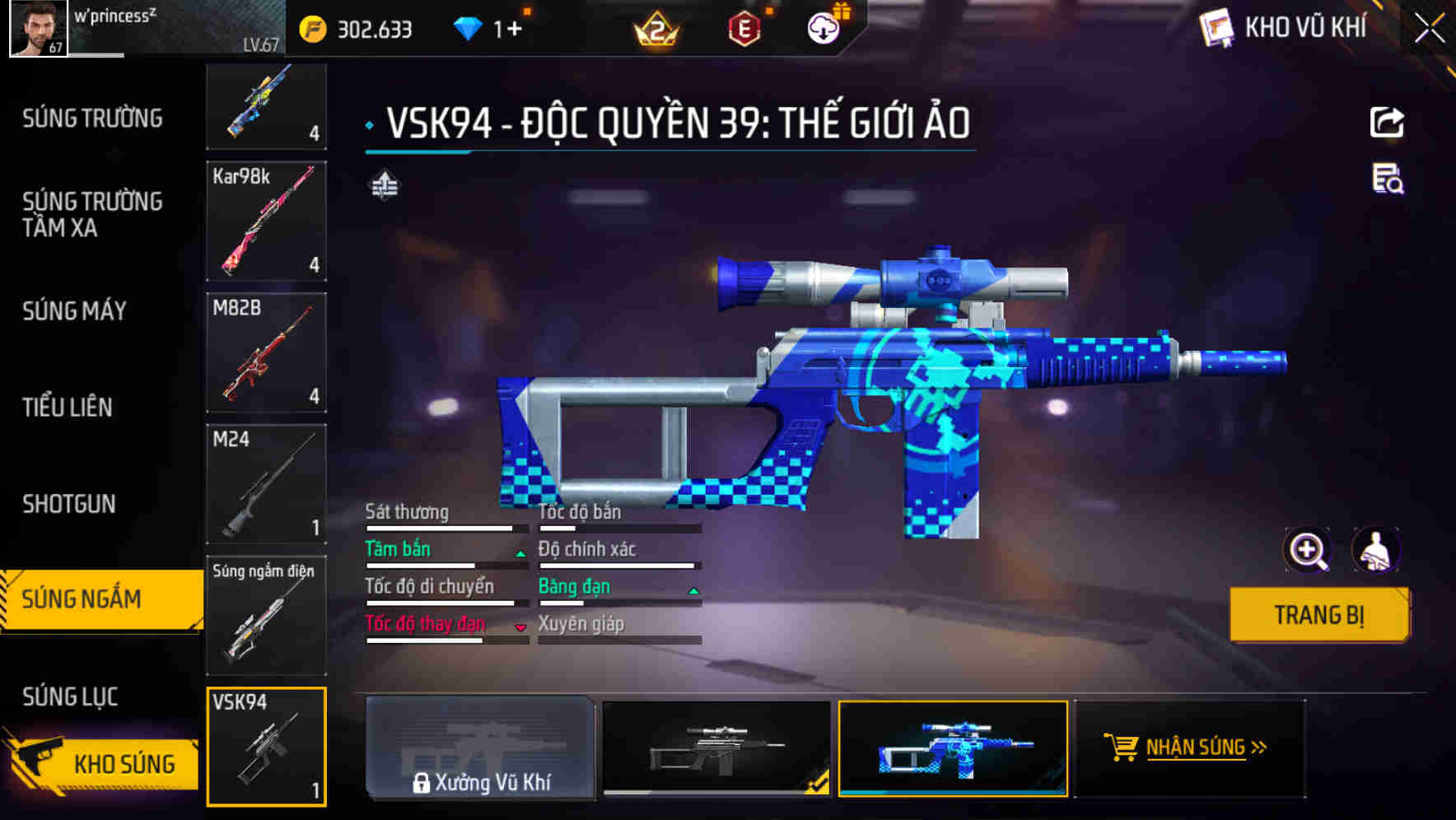The width and height of the screenshot is (1456, 820).
Task: Share the VSK94 skin
Action: [x=1386, y=122]
